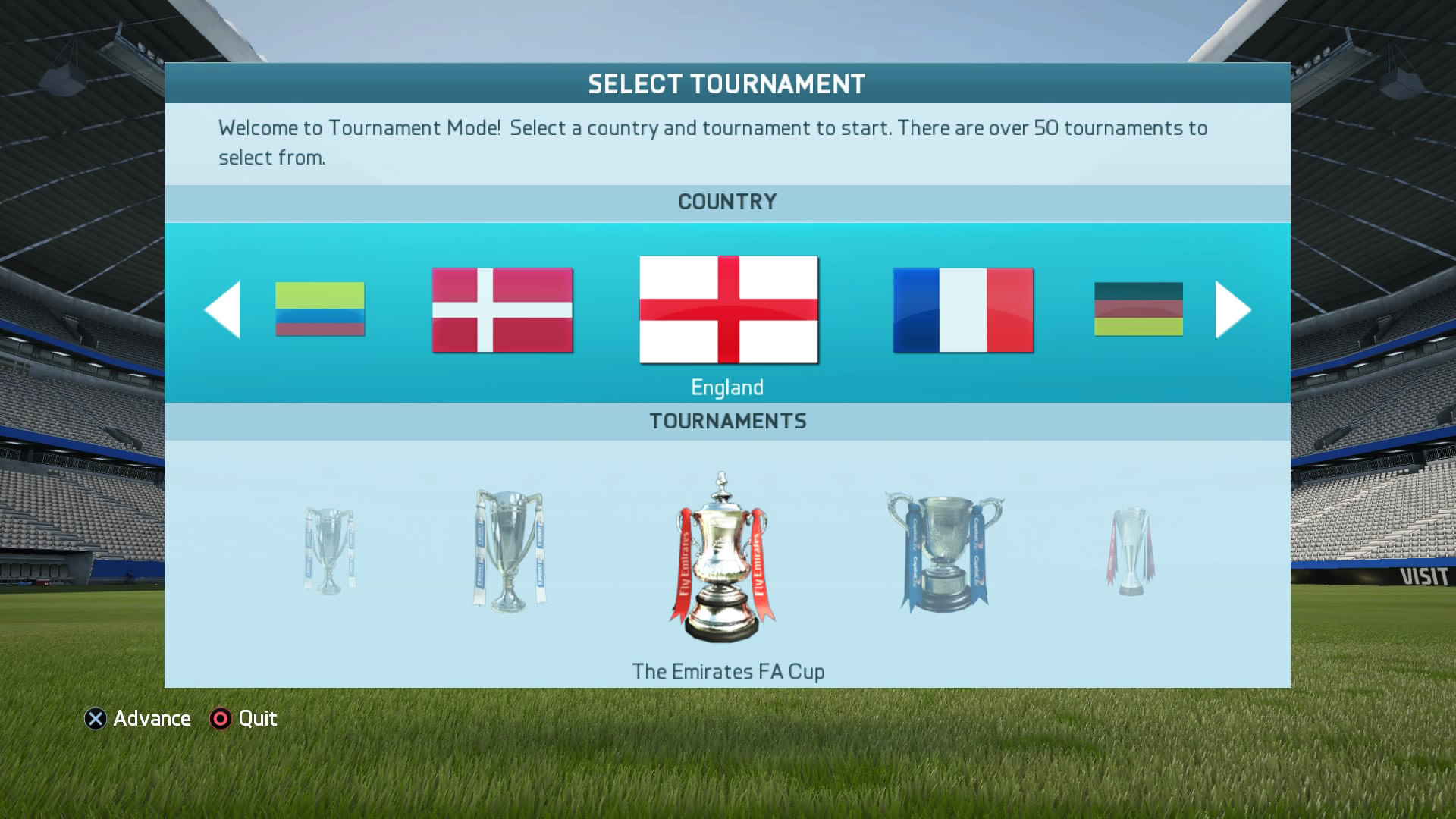The width and height of the screenshot is (1456, 819).
Task: Click the COUNTRY section header
Action: point(727,202)
